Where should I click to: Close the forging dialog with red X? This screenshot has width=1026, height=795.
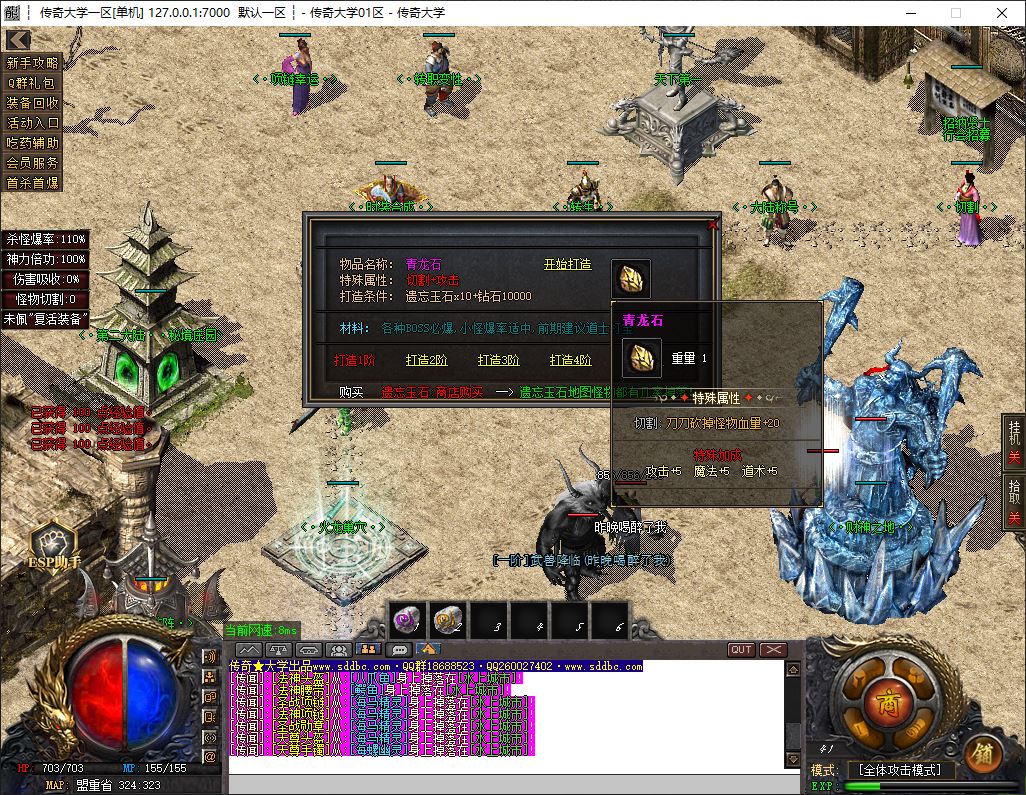[713, 225]
